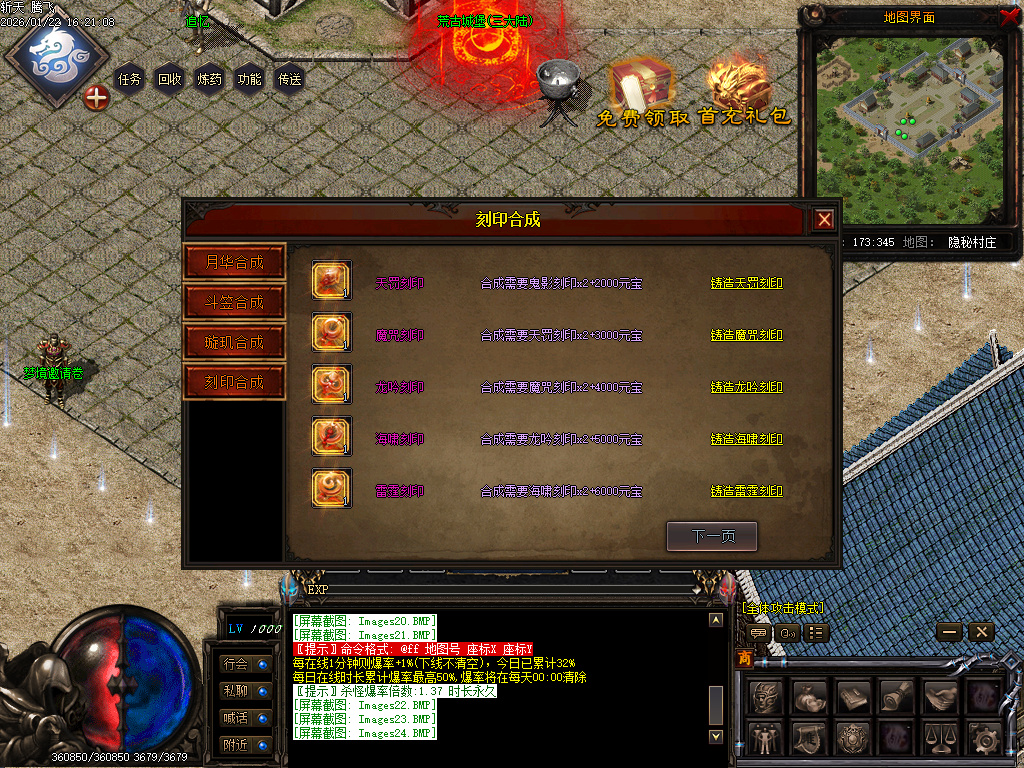Open the 斗笠合成 tab
This screenshot has height=768, width=1024.
pos(235,302)
